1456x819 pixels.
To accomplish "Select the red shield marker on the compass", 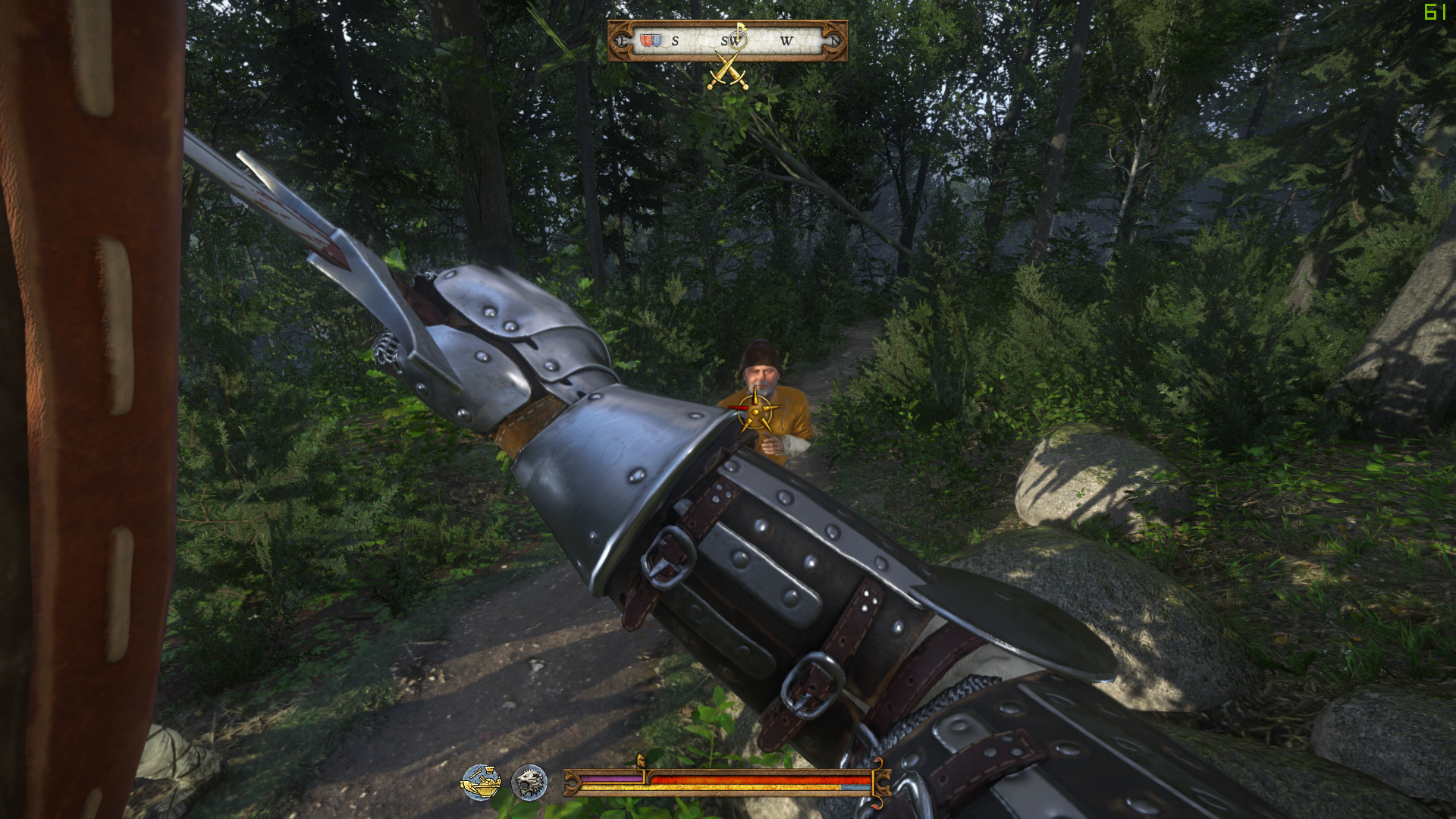I will pyautogui.click(x=646, y=39).
